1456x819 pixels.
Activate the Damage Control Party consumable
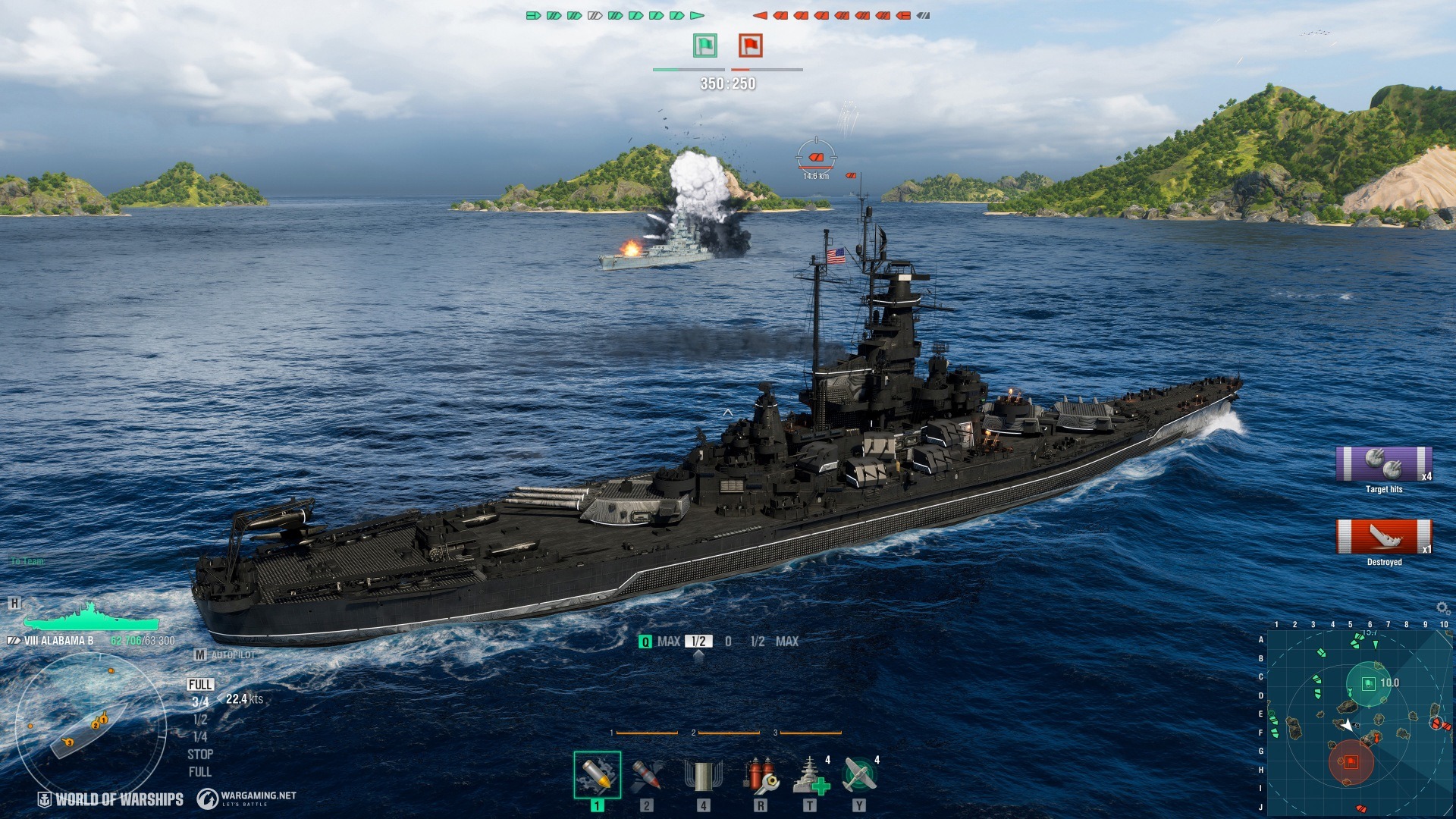tap(760, 775)
